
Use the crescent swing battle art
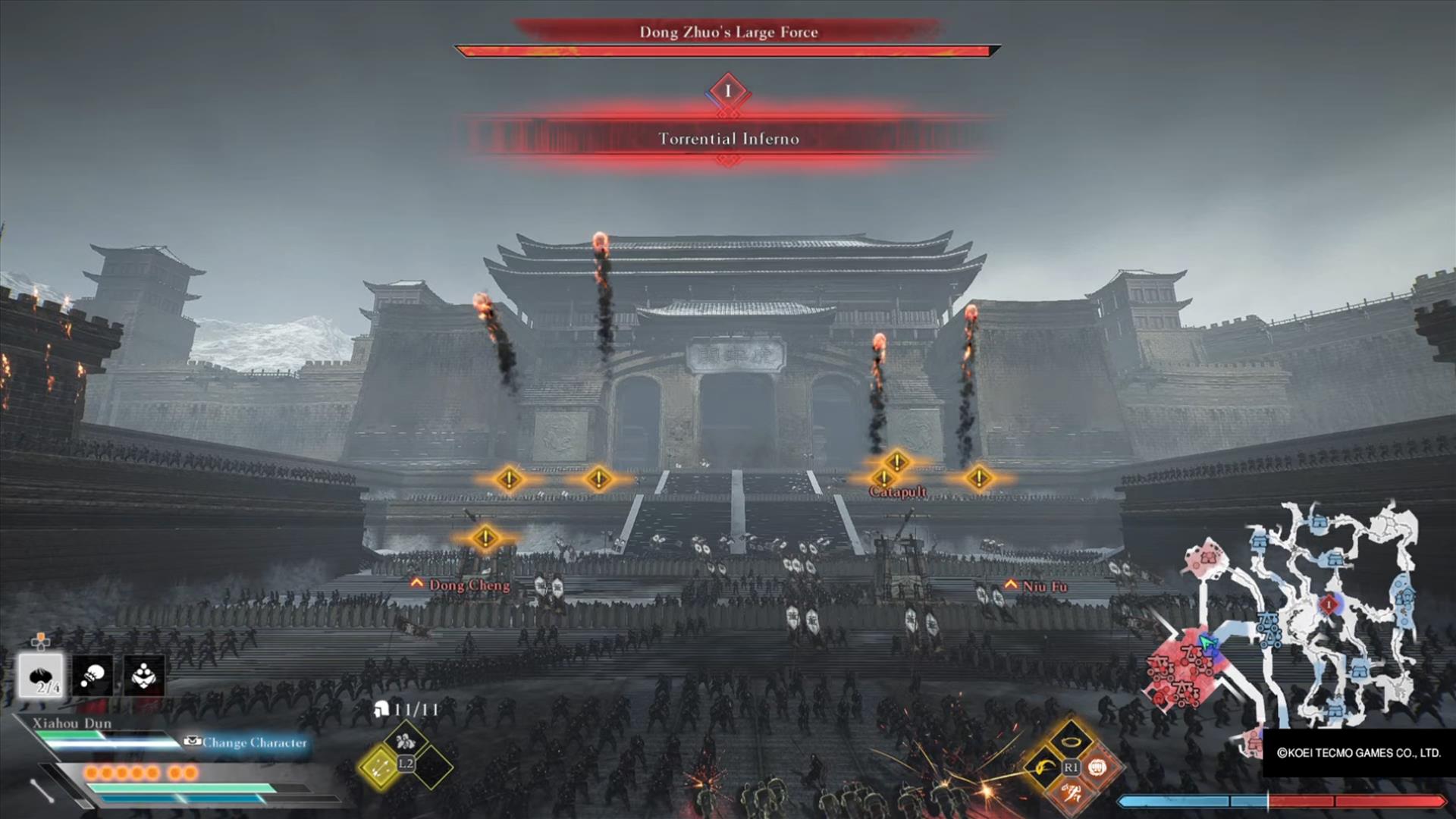(1044, 767)
